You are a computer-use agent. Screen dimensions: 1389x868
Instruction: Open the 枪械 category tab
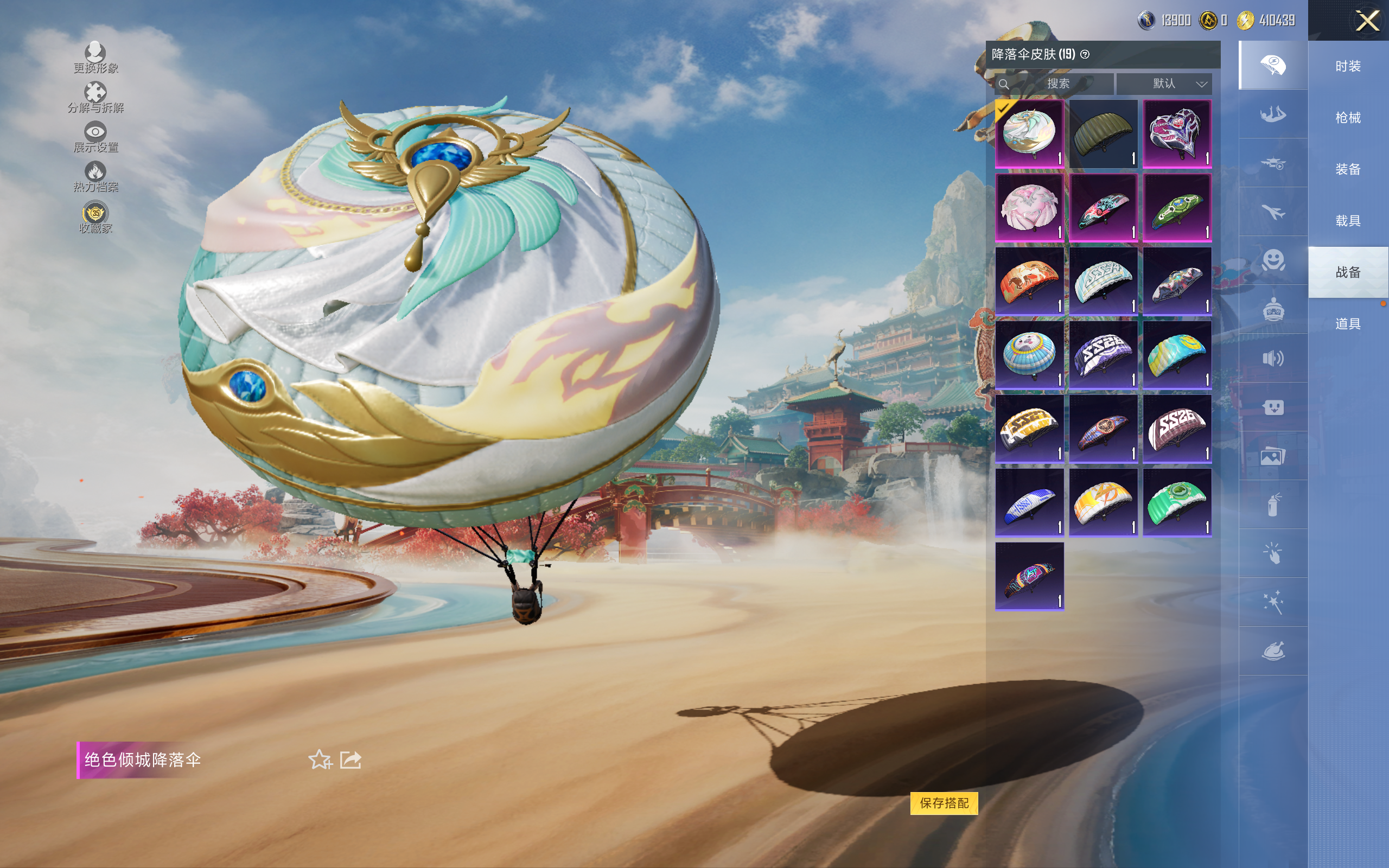point(1348,118)
